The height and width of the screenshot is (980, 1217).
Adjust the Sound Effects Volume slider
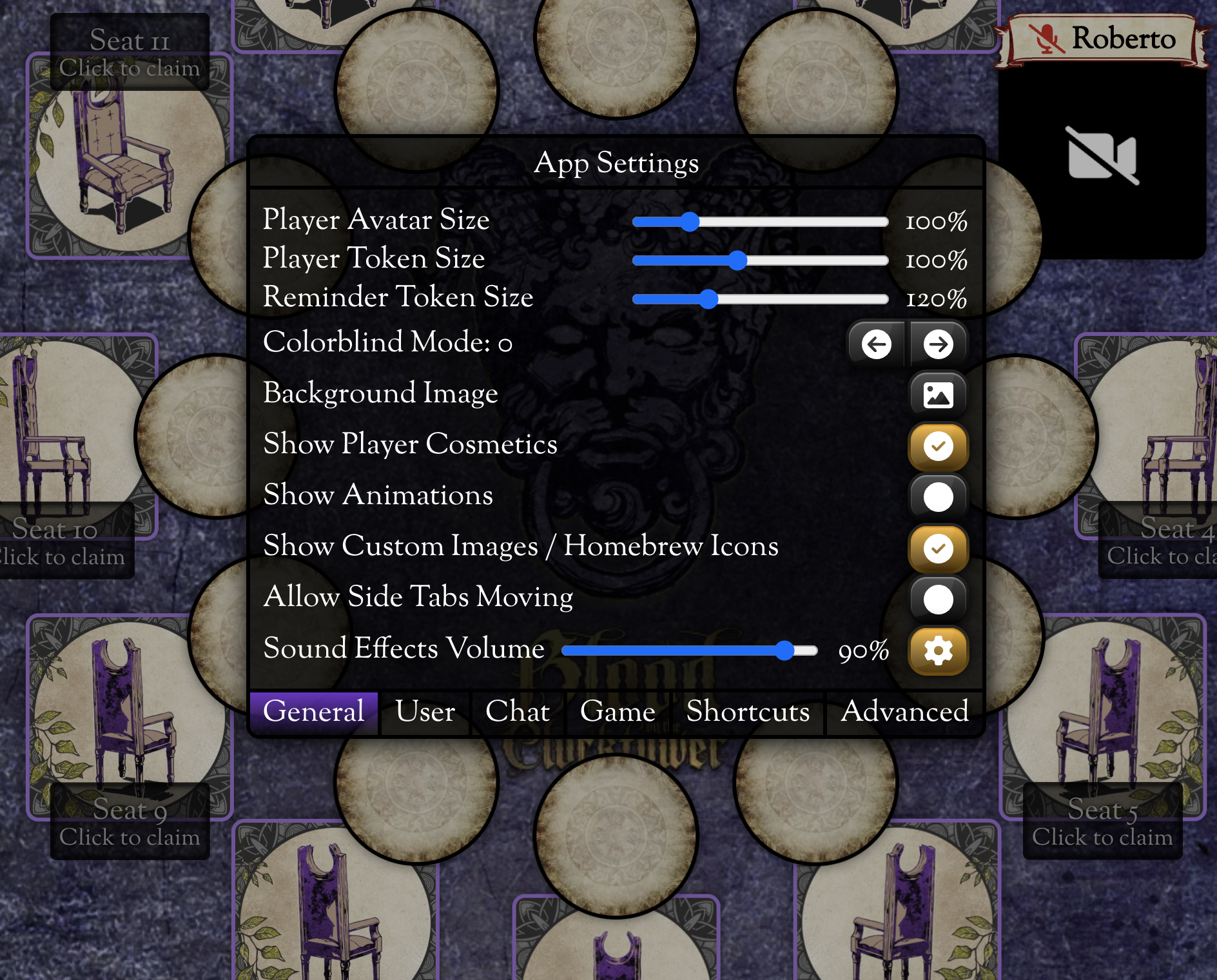click(784, 651)
